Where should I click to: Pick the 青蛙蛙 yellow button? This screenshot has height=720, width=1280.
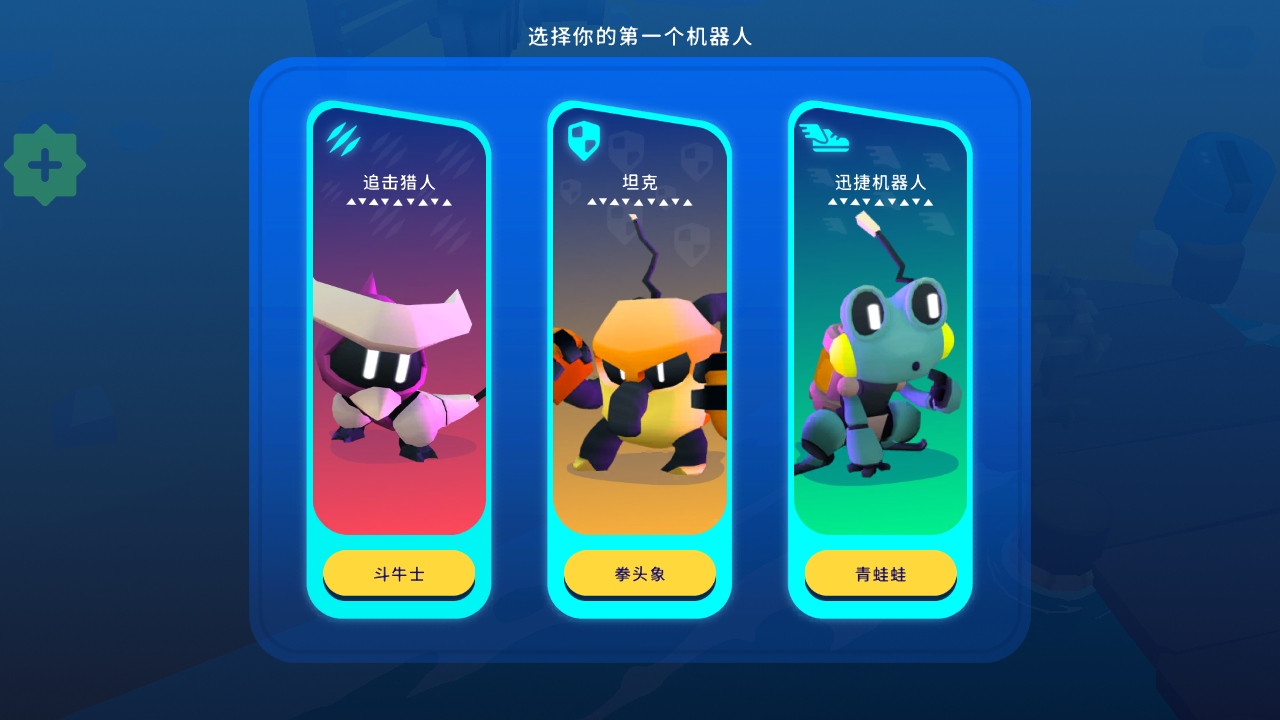[880, 574]
